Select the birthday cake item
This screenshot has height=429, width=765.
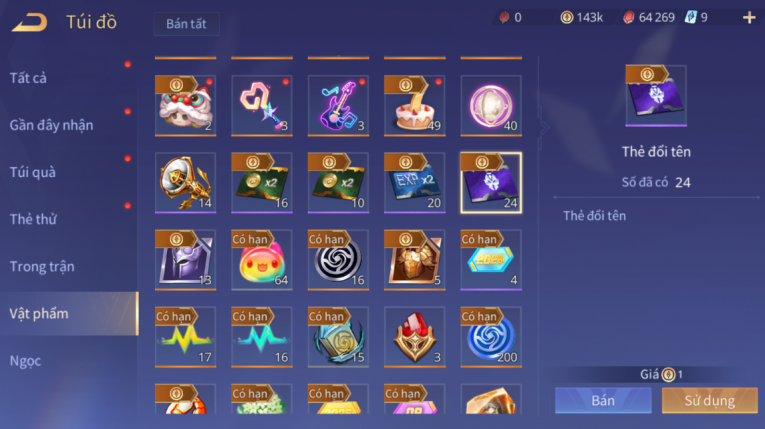[414, 105]
